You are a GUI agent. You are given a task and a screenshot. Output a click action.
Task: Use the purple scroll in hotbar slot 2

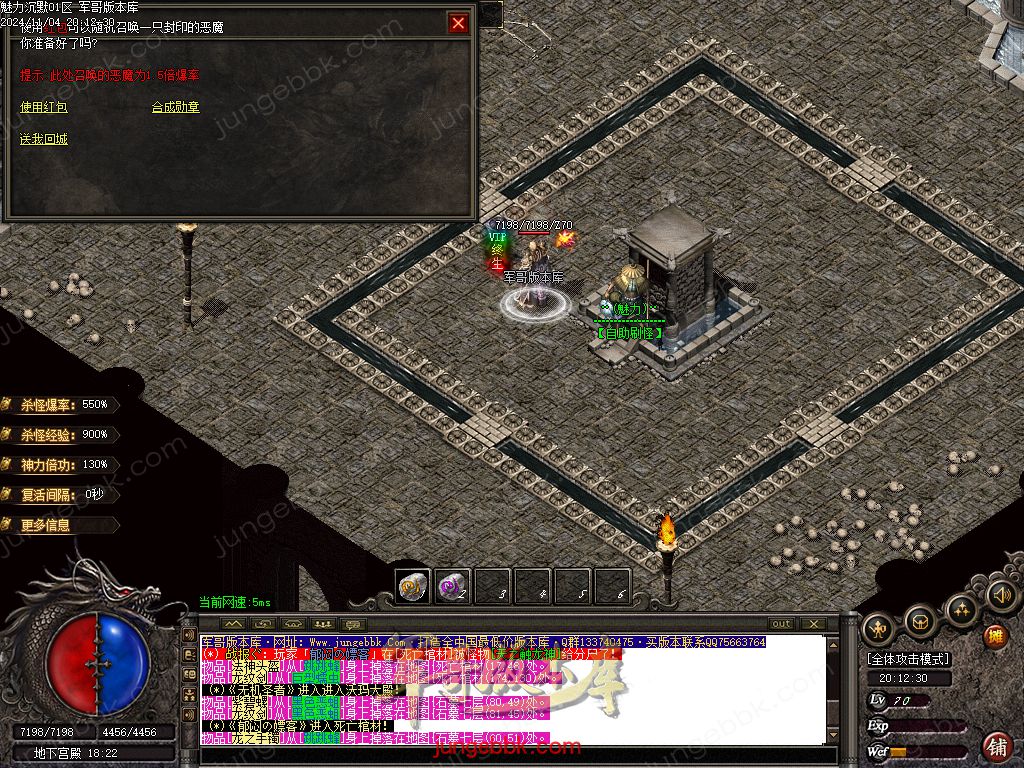click(x=452, y=587)
